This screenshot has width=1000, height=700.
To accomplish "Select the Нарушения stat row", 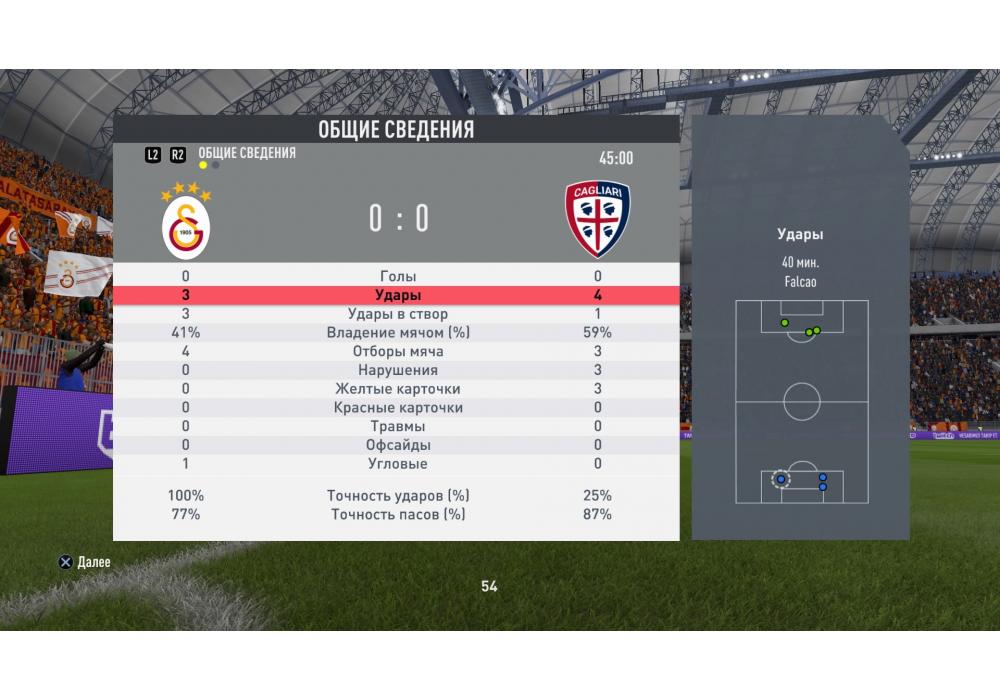I will [x=397, y=370].
